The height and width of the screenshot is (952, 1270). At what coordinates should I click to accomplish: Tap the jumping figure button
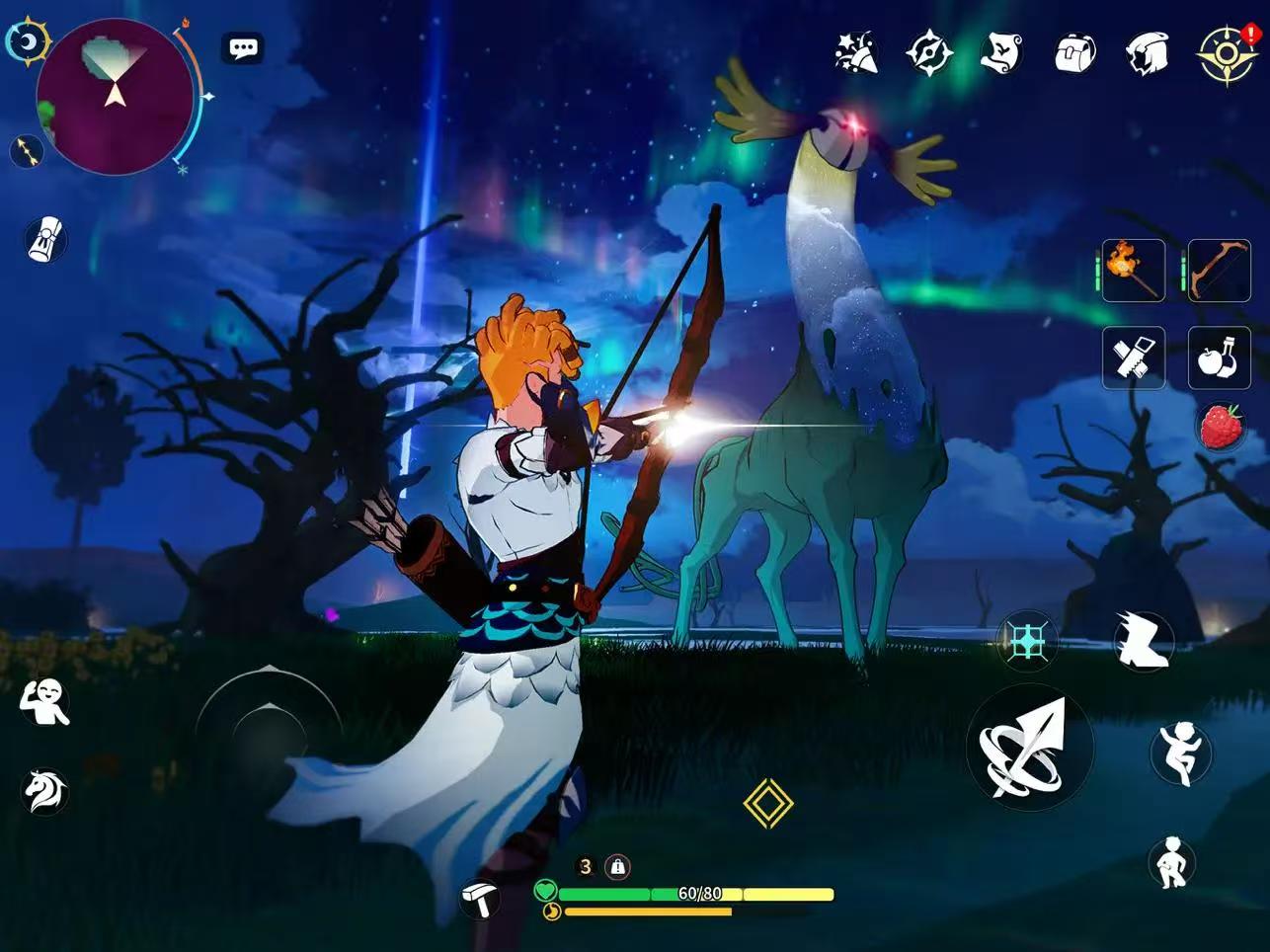pos(1180,753)
